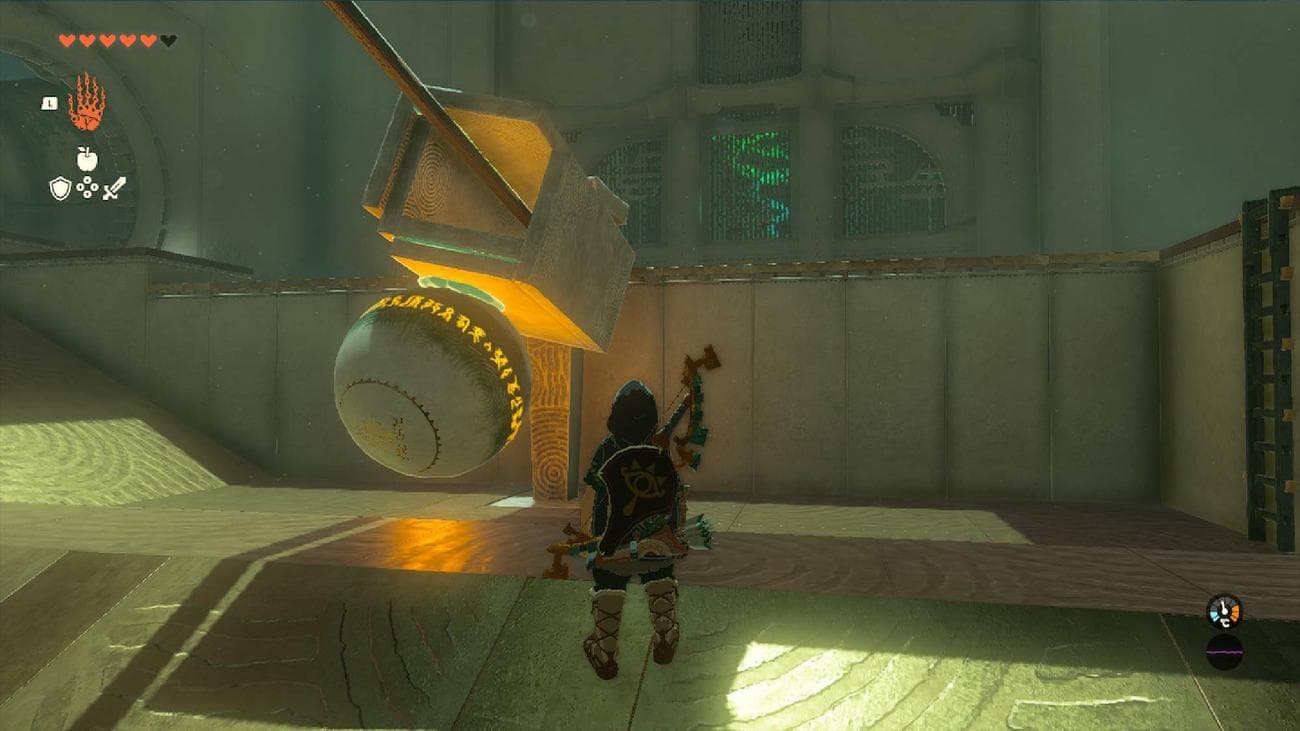Click the D-pad controls icon

87,188
